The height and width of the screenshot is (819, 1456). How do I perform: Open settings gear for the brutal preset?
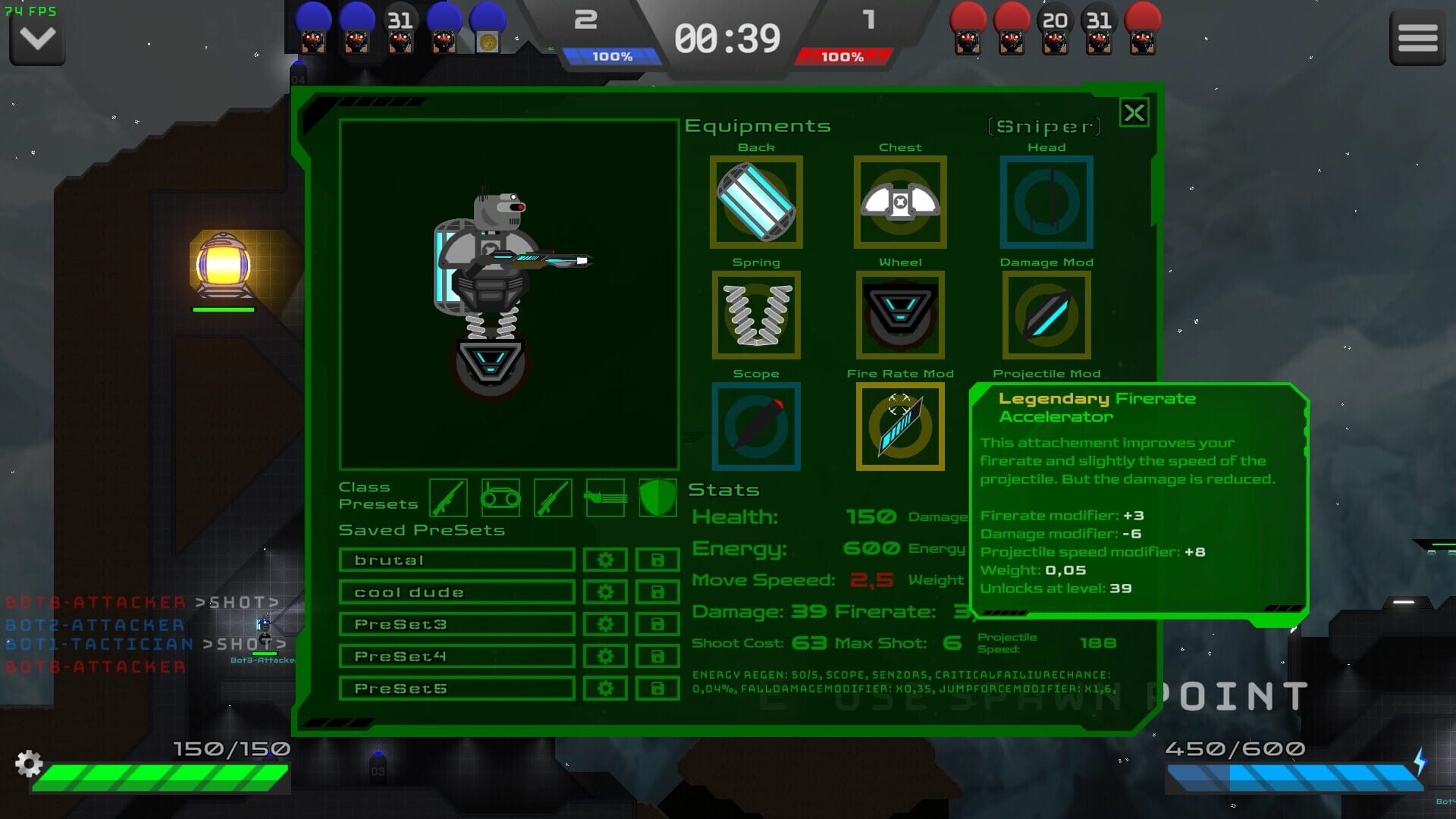(x=604, y=559)
